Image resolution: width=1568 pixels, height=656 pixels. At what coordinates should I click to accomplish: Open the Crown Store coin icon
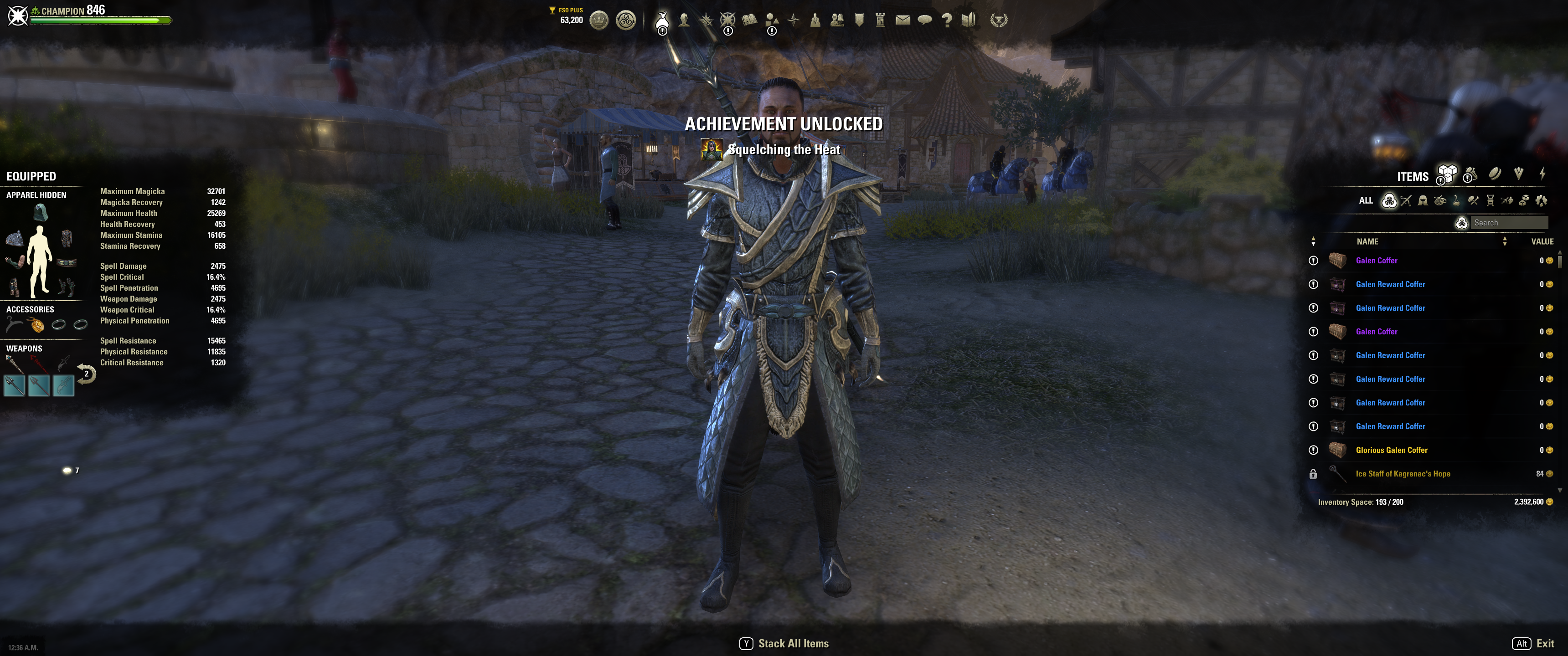(599, 20)
